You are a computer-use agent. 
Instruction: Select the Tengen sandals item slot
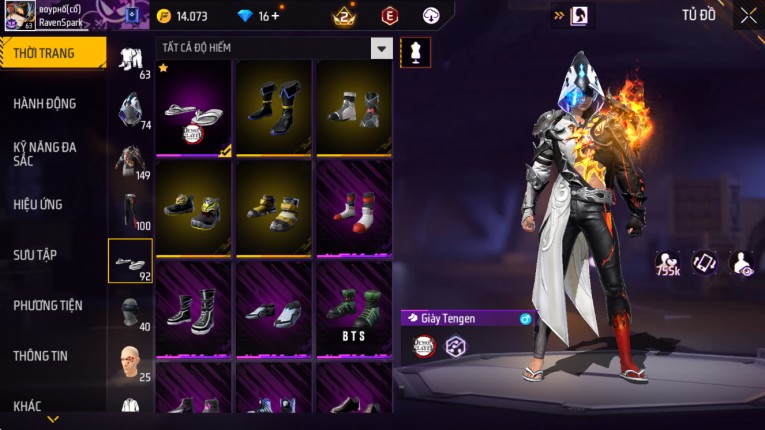pos(193,108)
